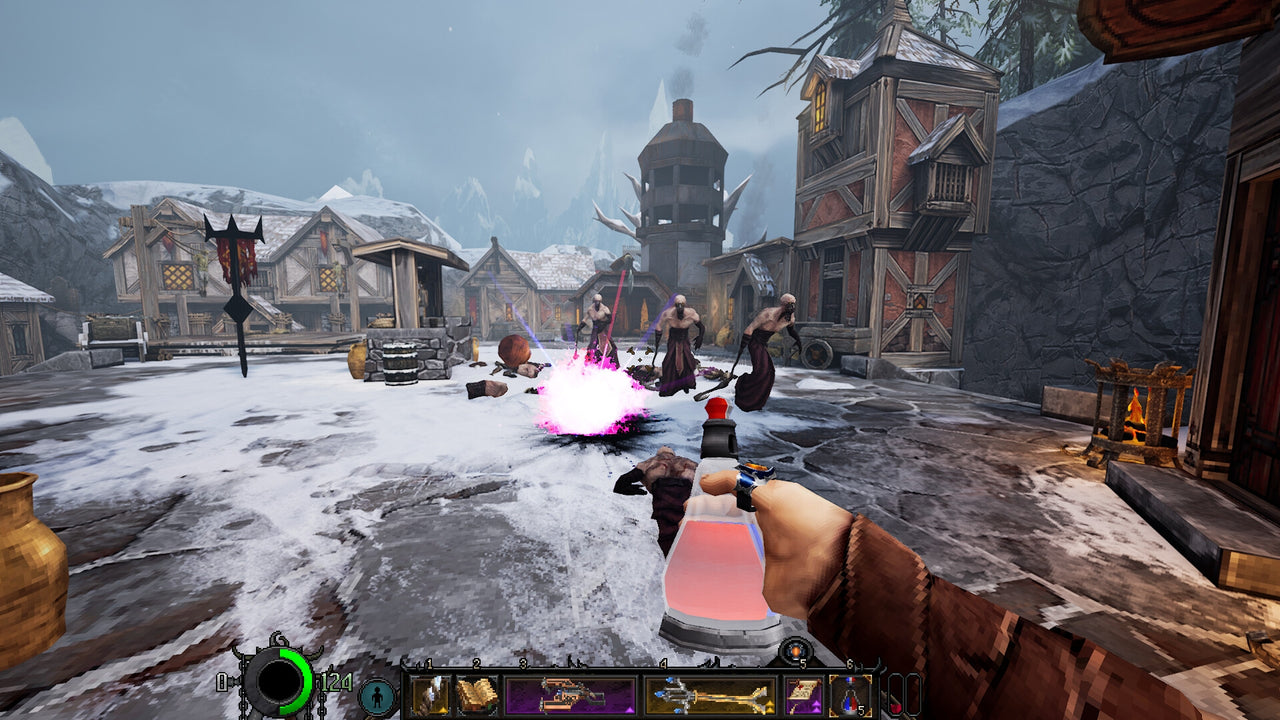Click the character stance silhouette icon
This screenshot has width=1280, height=720.
[377, 696]
